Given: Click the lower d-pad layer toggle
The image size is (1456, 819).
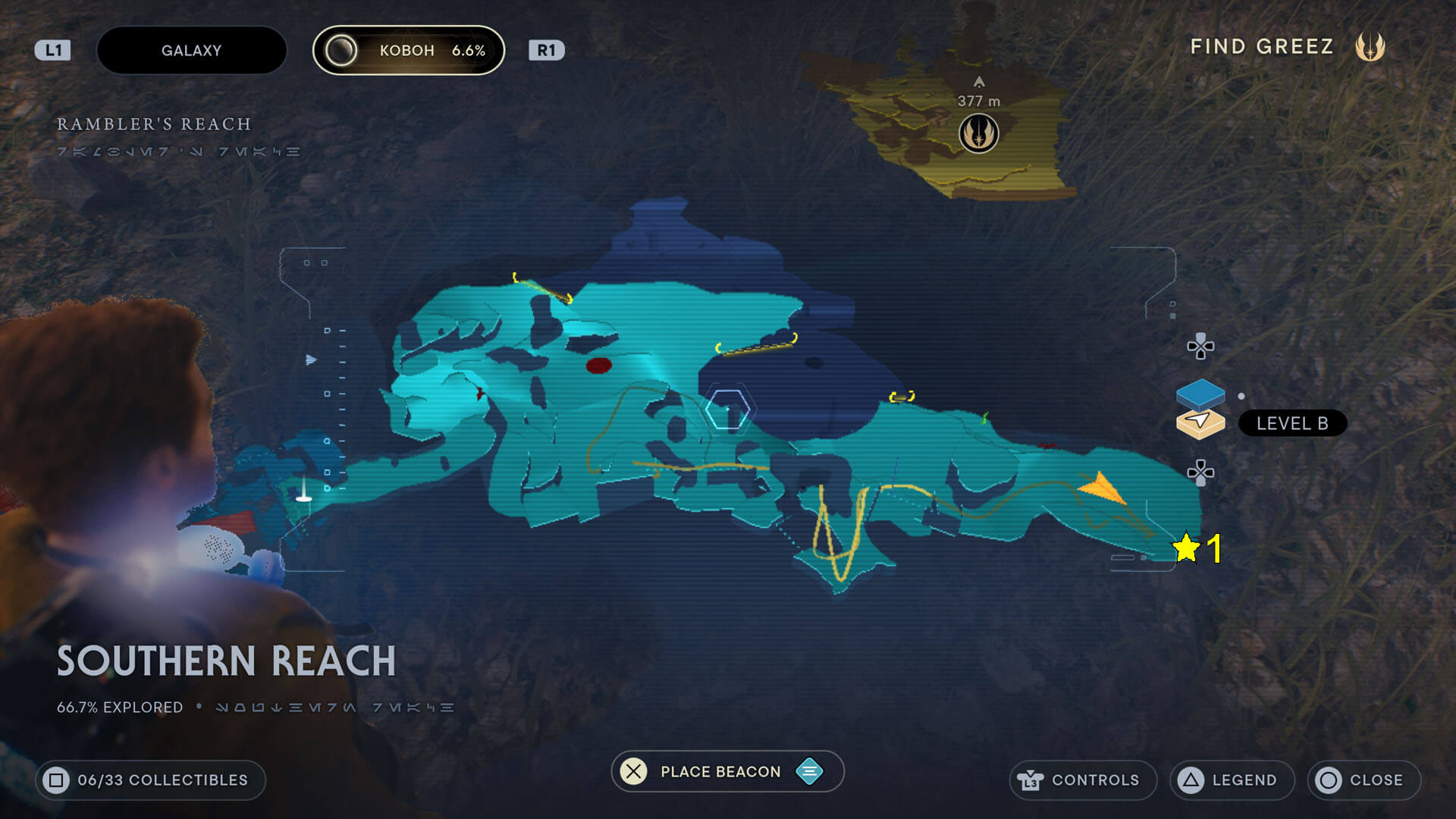Looking at the screenshot, I should click(x=1202, y=473).
